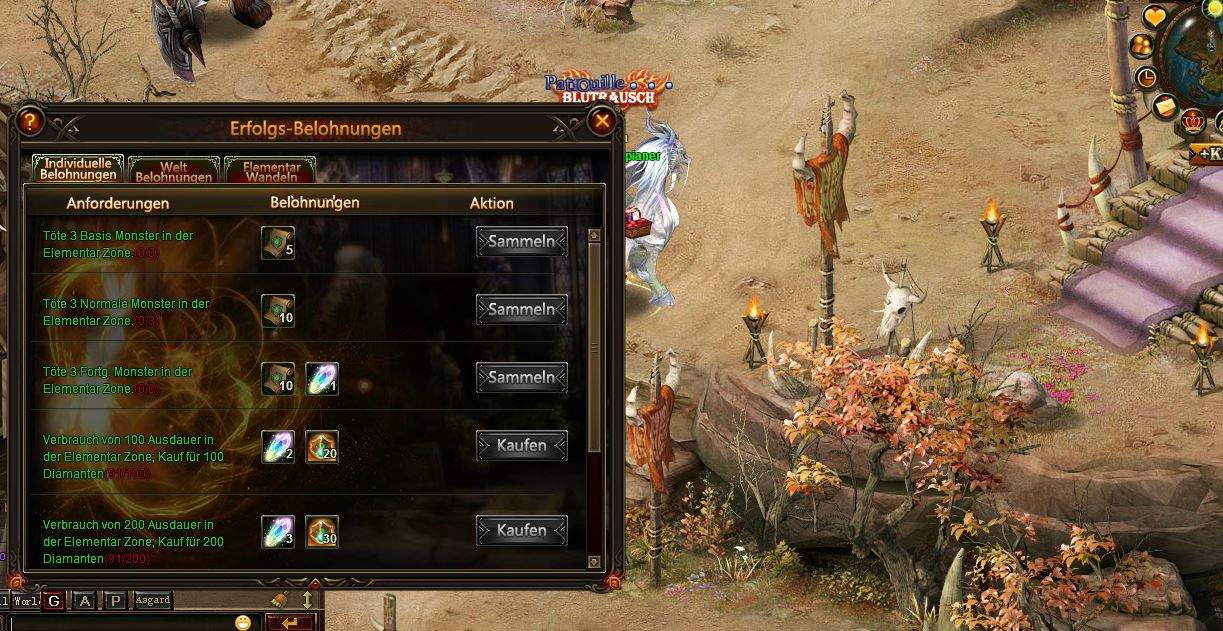Screen dimensions: 1223x631
Task: Click the red crown icon
Action: [1192, 122]
